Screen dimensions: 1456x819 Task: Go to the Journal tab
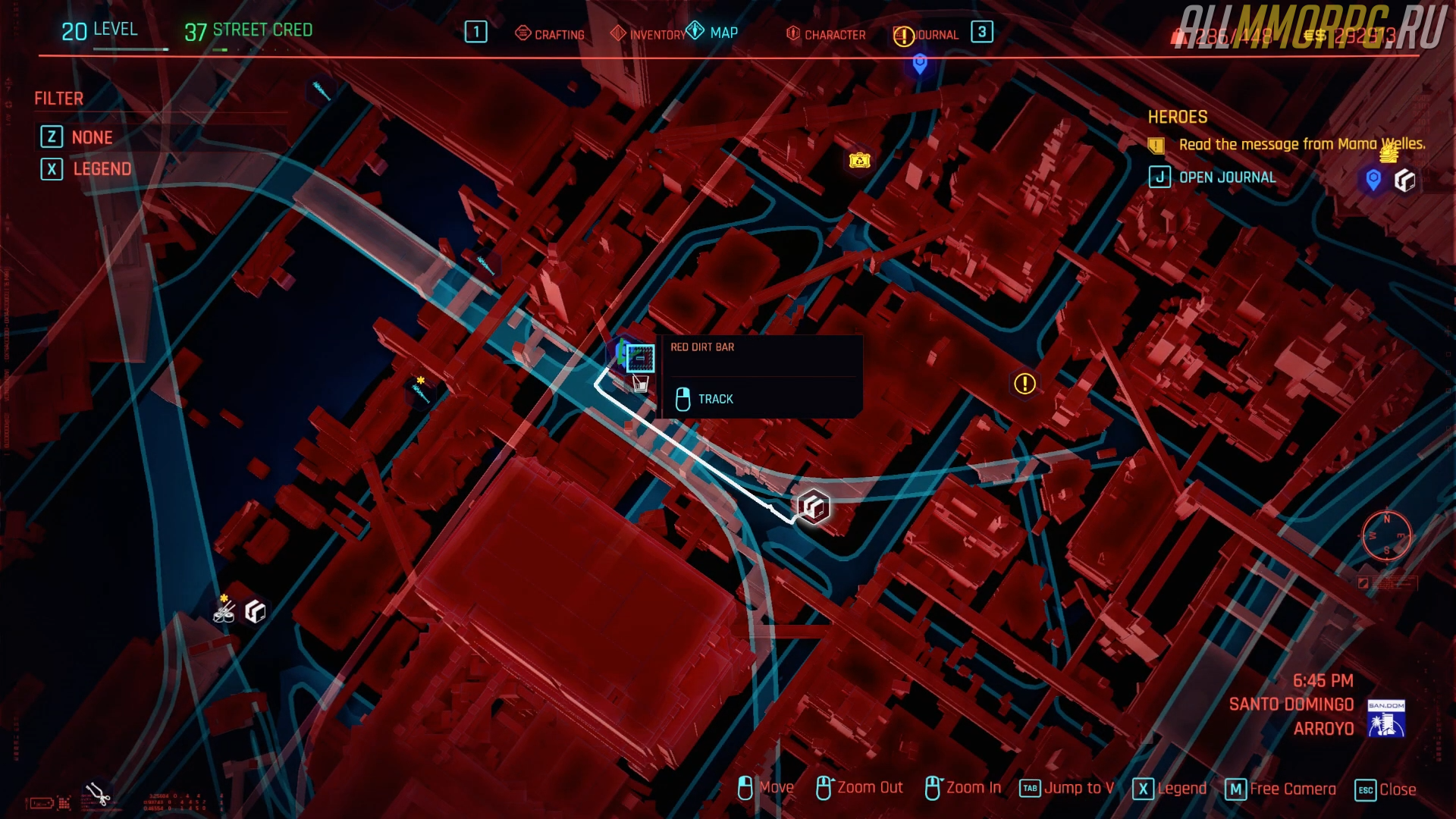click(926, 35)
